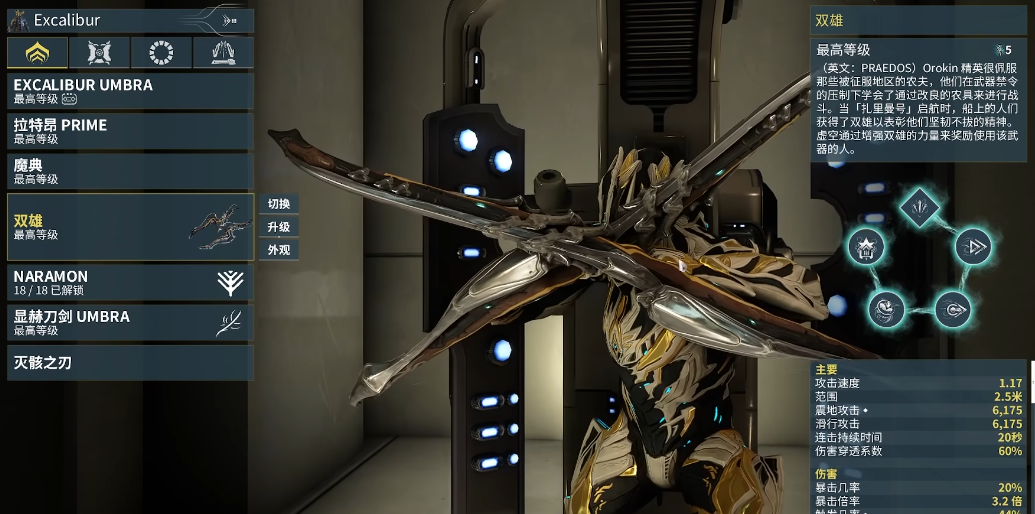This screenshot has width=1035, height=514.
Task: Open the 外观 appearance button
Action: point(279,250)
